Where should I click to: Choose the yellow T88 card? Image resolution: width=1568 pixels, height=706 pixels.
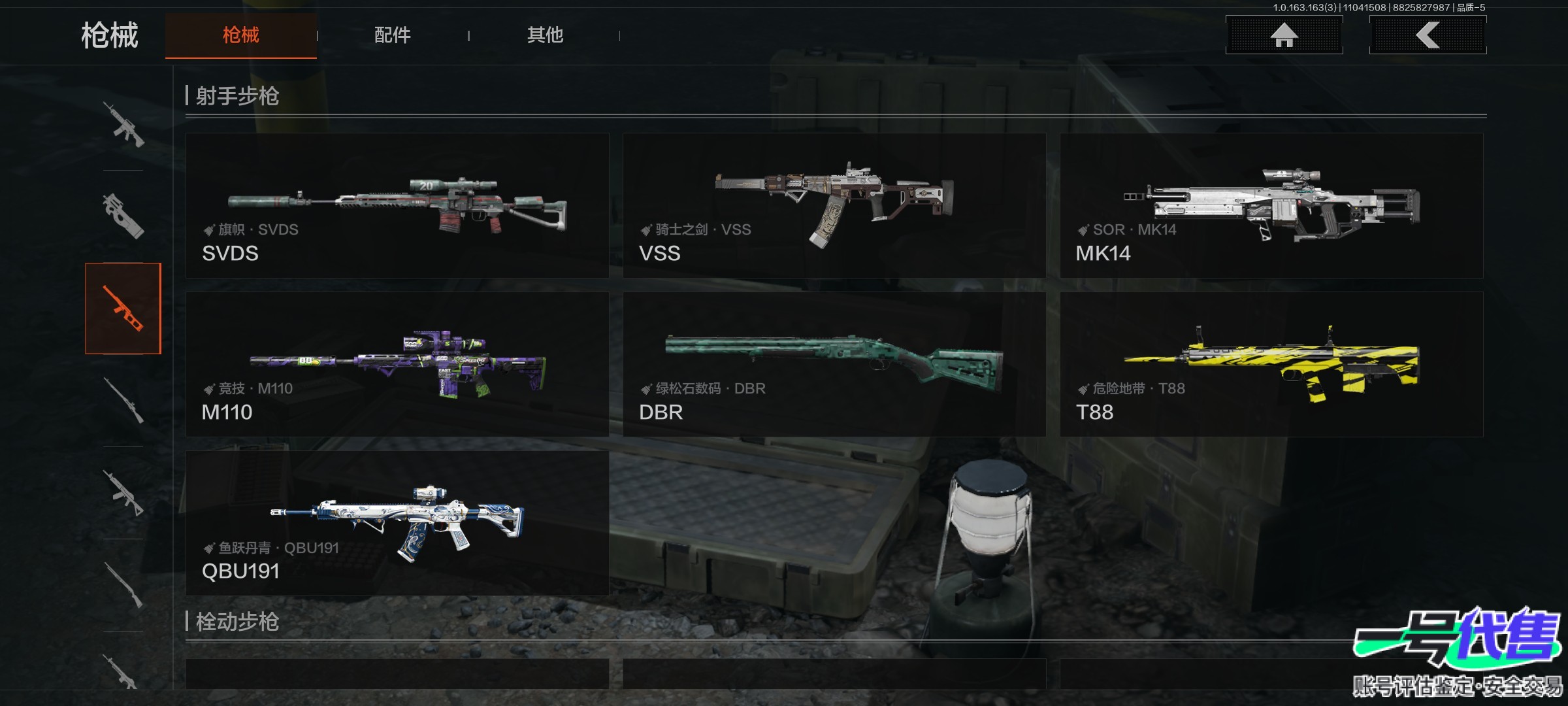[x=1271, y=365]
